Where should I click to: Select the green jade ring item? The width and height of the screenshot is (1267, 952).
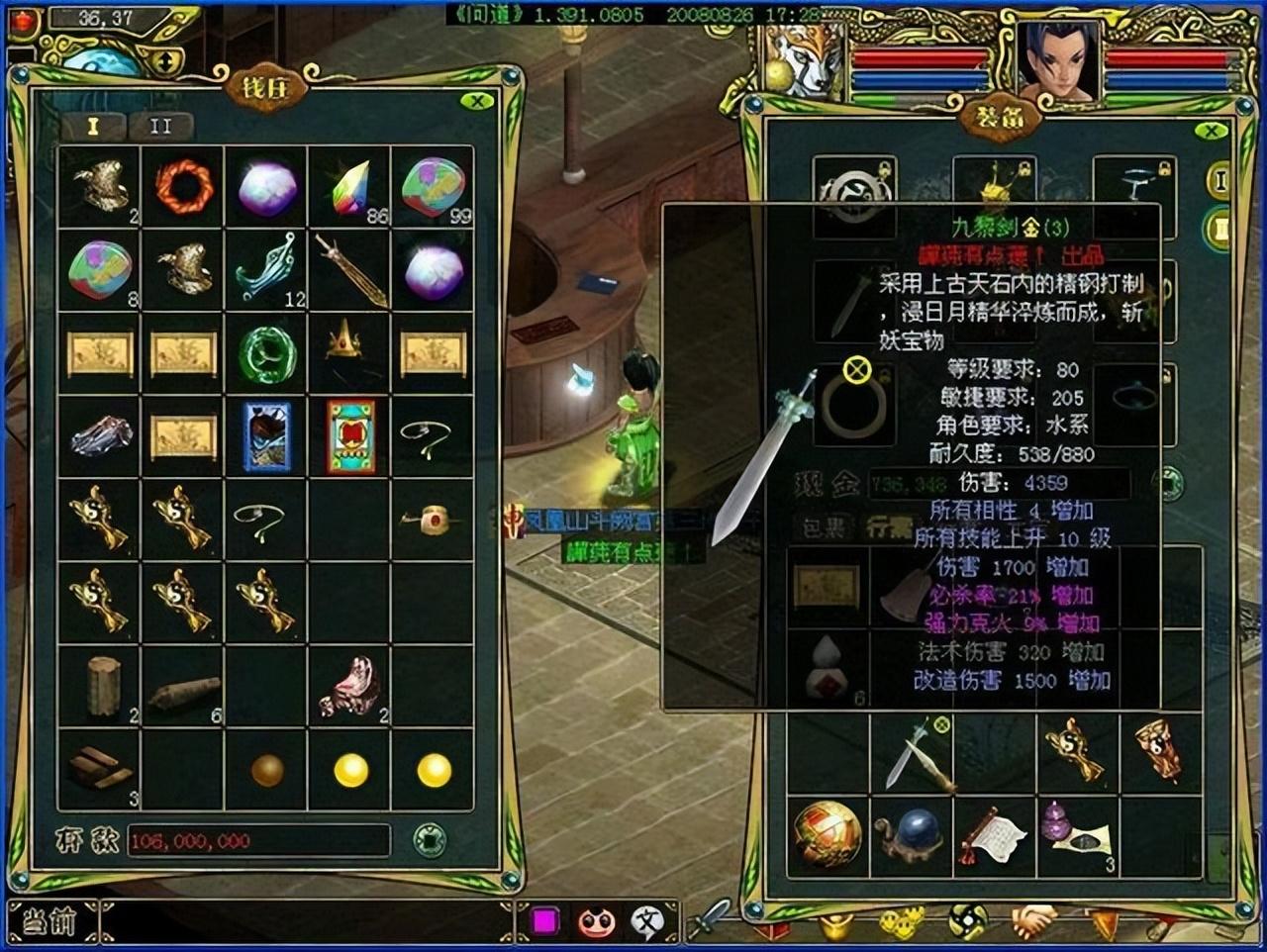coord(266,353)
